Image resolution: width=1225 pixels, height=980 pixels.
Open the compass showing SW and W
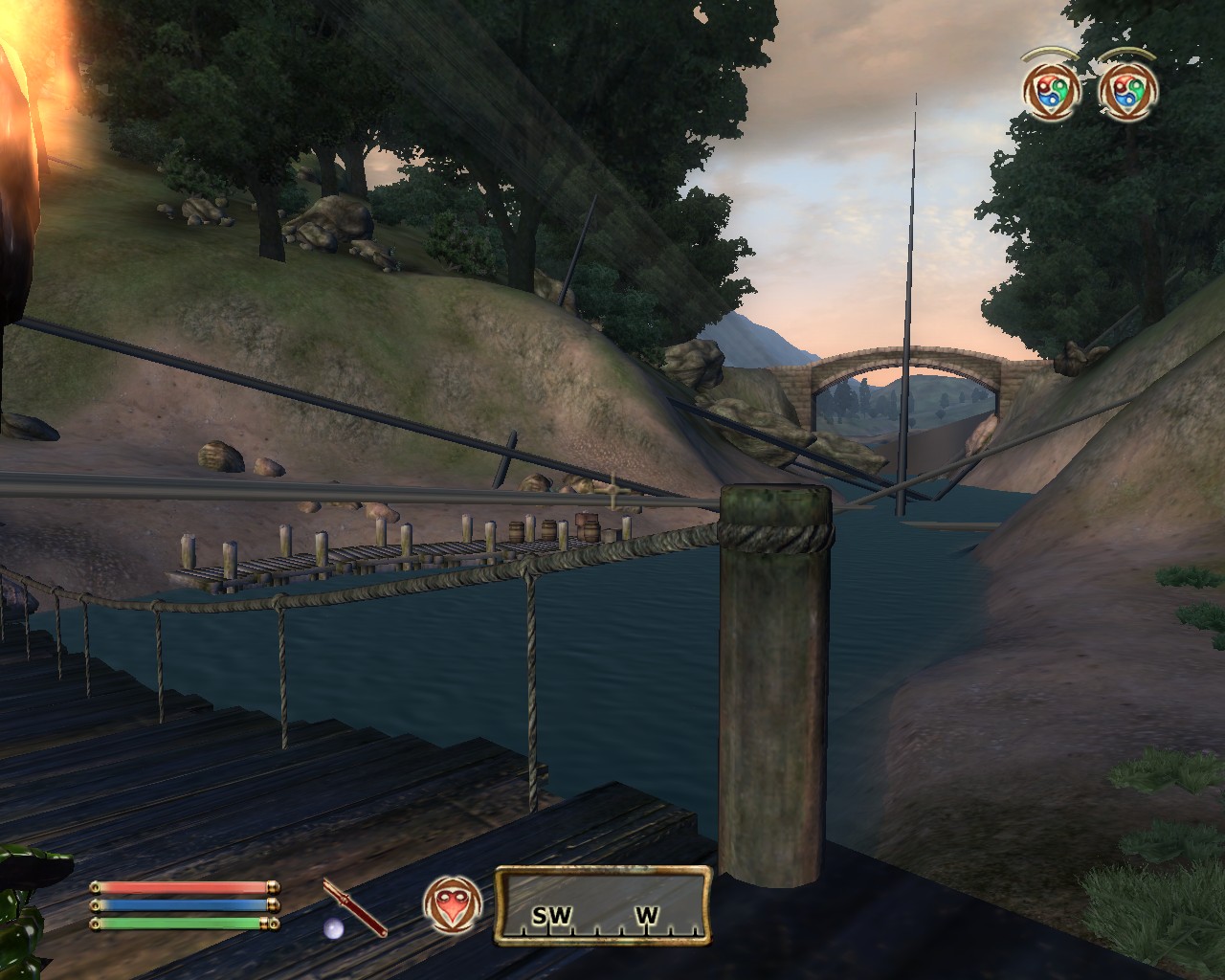603,905
